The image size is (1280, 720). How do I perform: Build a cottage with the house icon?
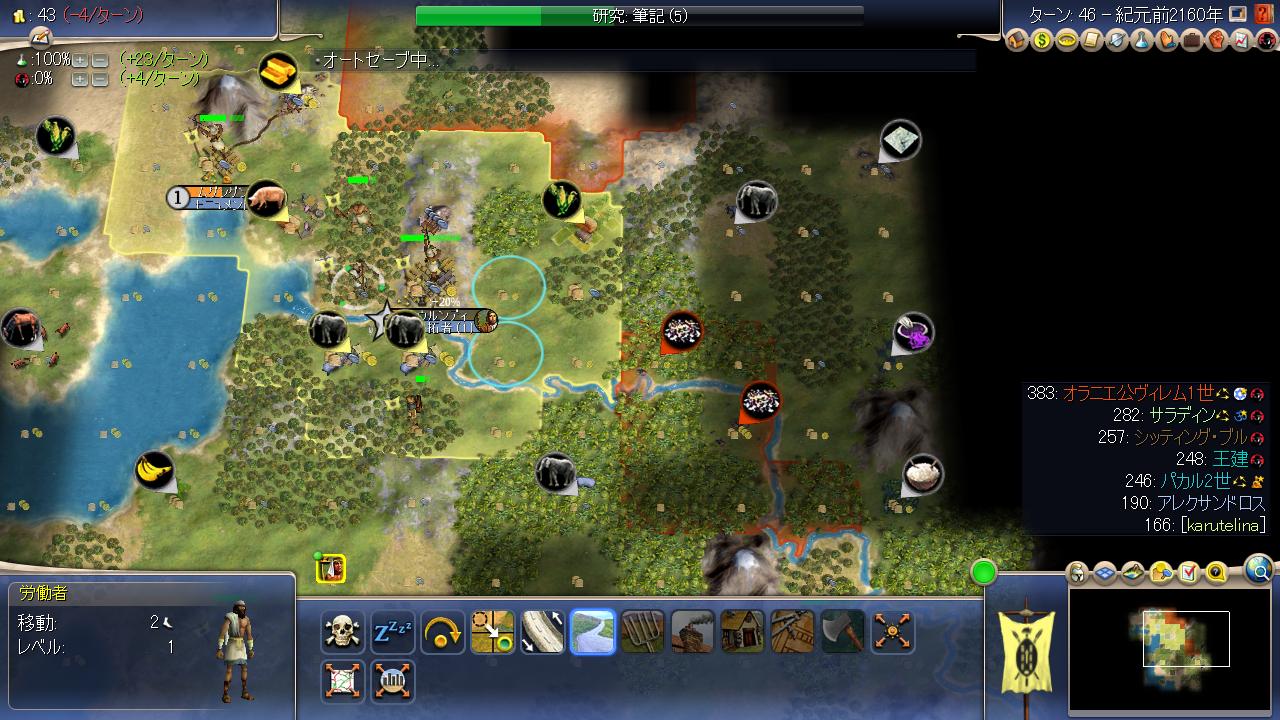[743, 632]
